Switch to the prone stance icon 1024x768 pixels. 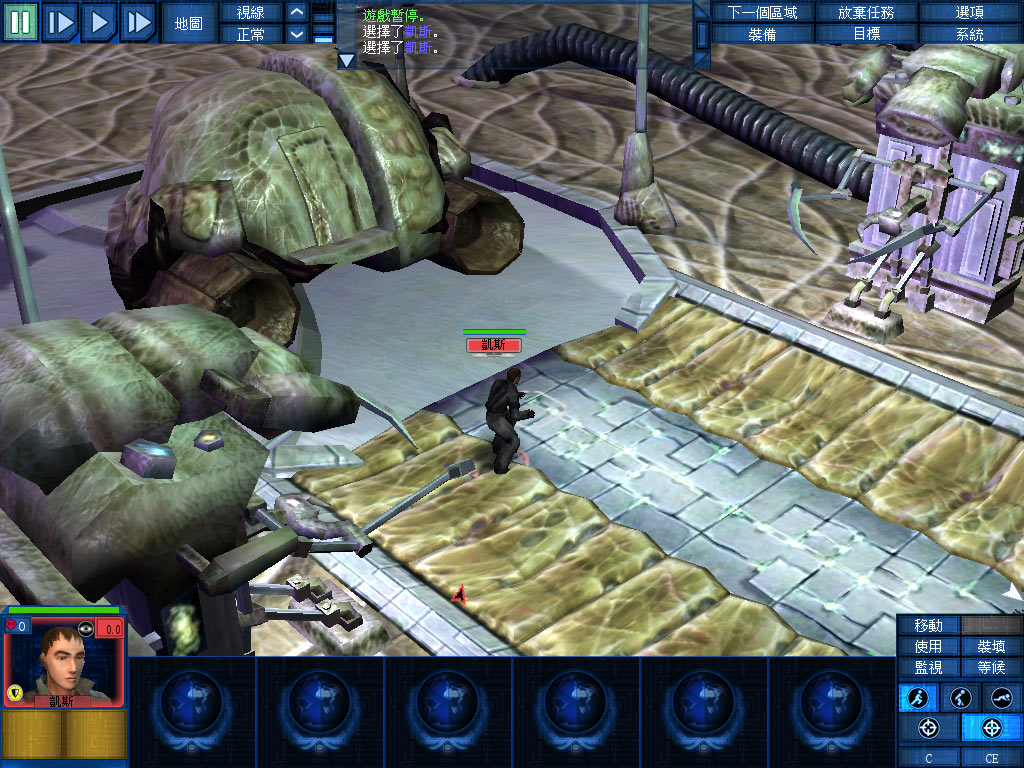coord(1001,697)
